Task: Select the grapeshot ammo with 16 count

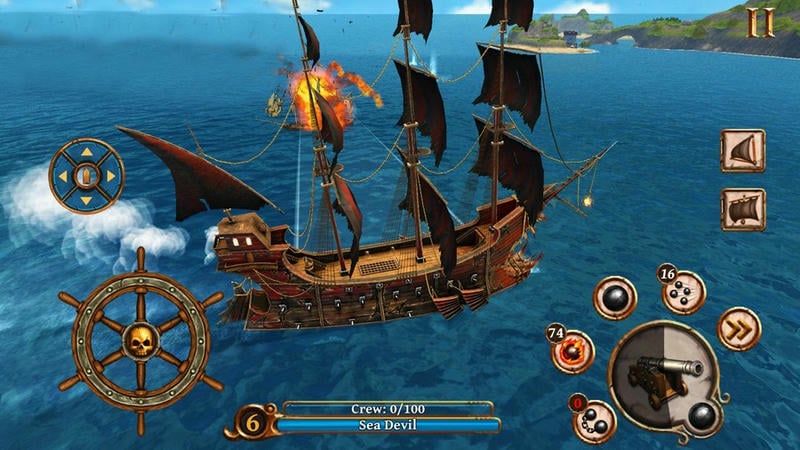Action: [x=684, y=291]
